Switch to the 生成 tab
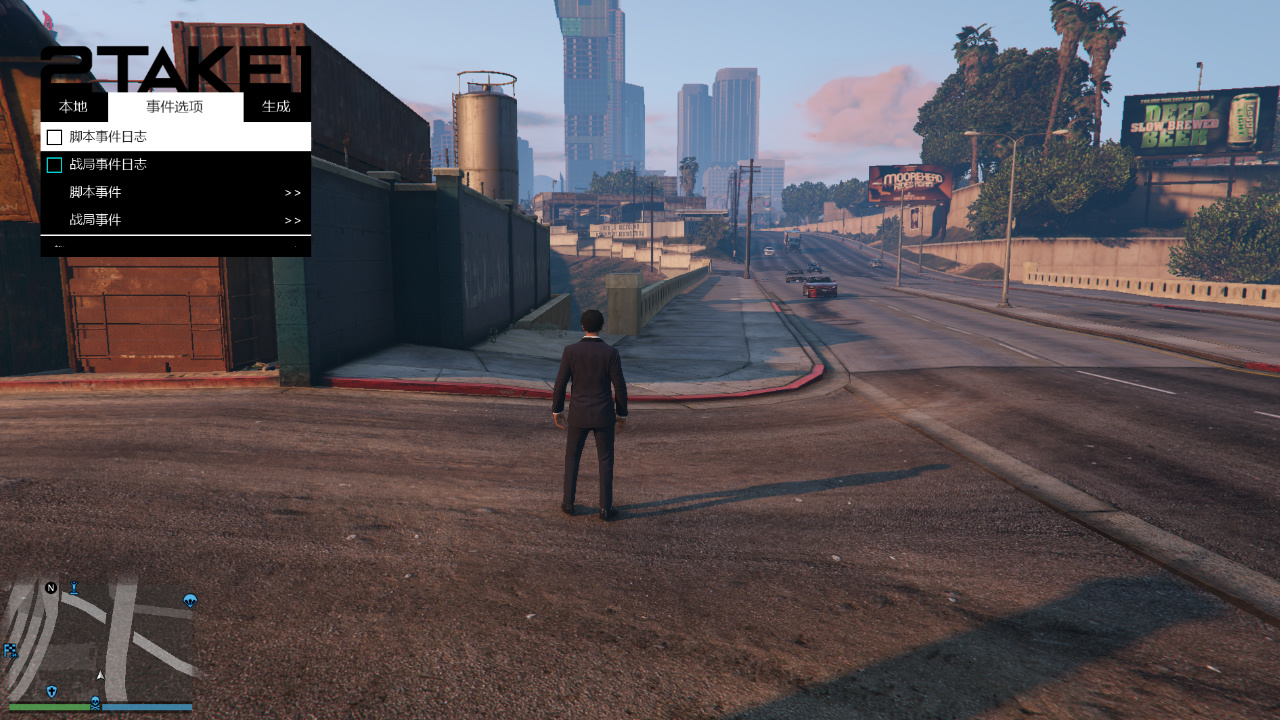The image size is (1280, 720). (275, 106)
